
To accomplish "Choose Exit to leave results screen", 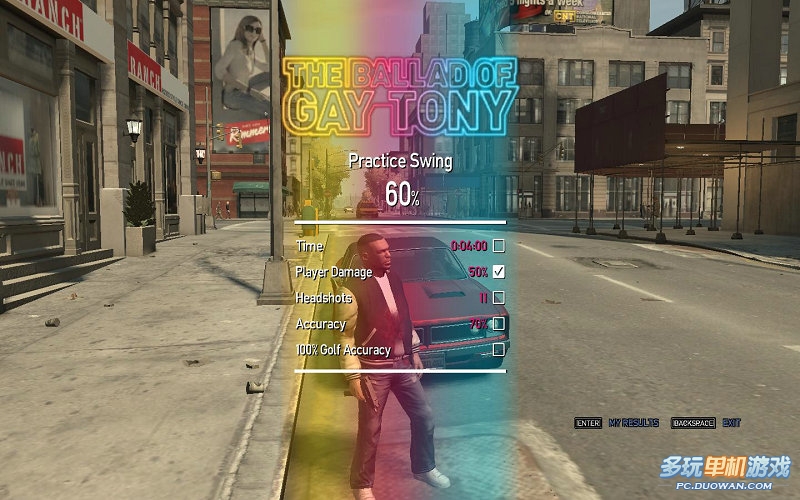I will pos(731,423).
